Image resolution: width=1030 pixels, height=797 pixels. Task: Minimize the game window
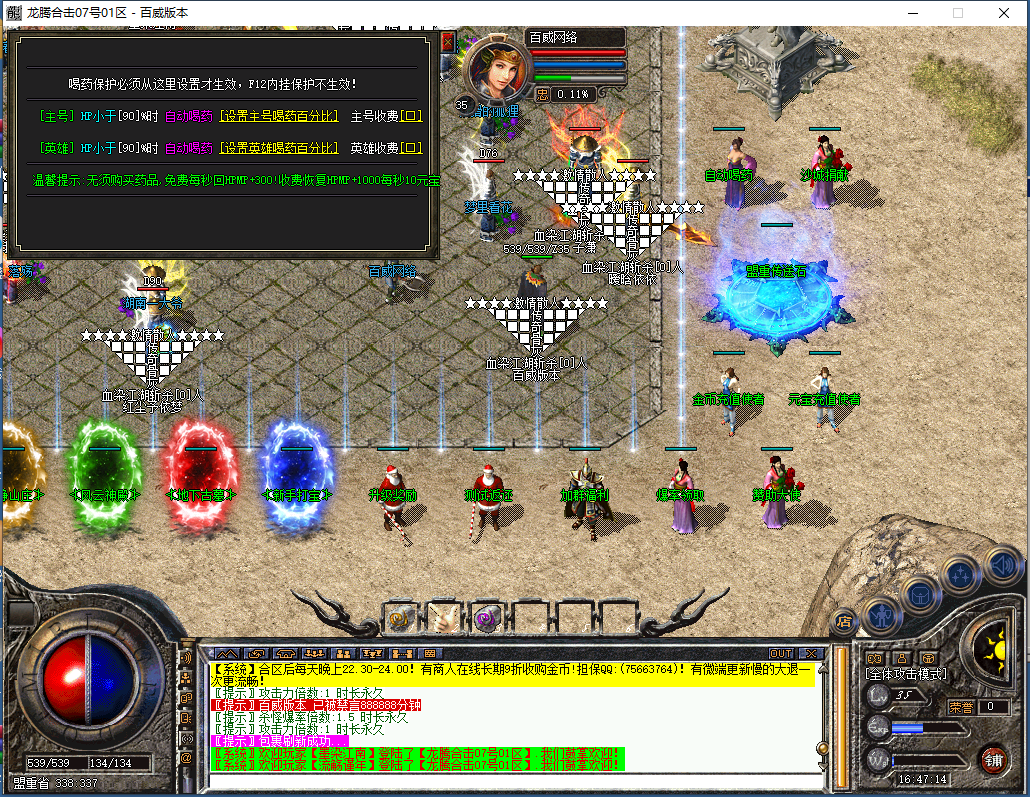pos(911,13)
